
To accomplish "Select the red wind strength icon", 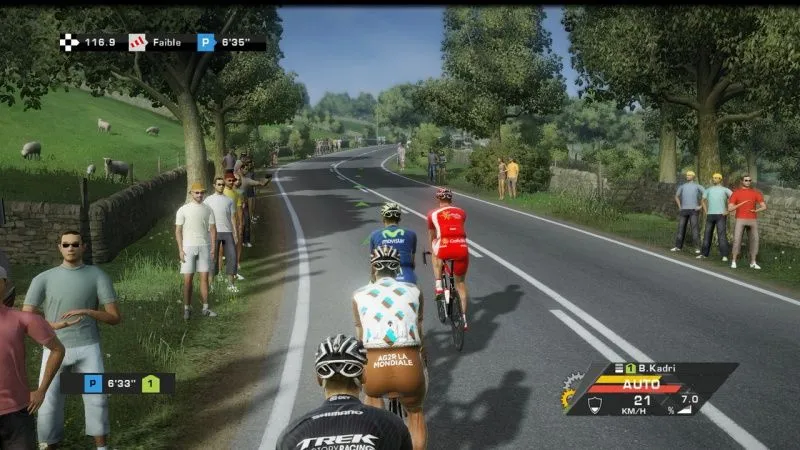I will (x=137, y=43).
